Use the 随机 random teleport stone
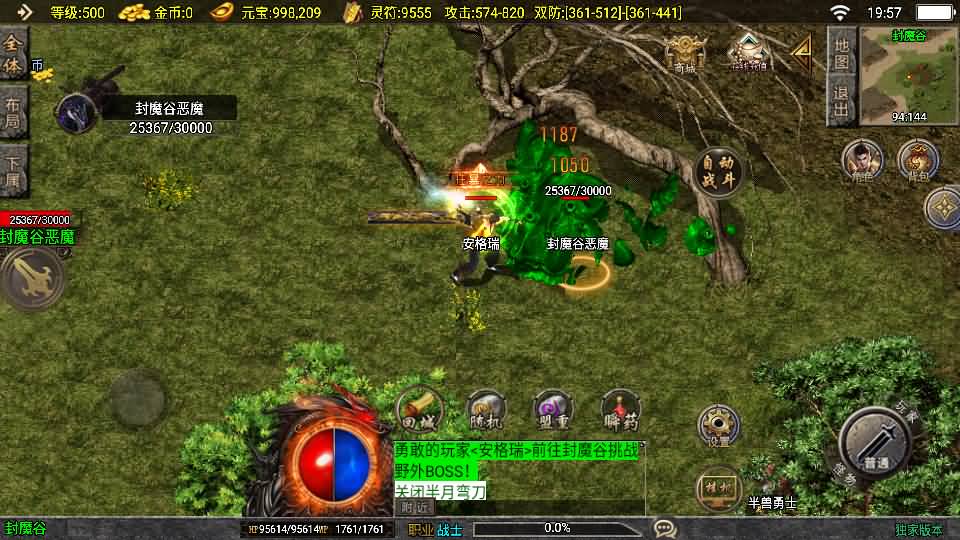Screen dimensions: 960x540 487,409
